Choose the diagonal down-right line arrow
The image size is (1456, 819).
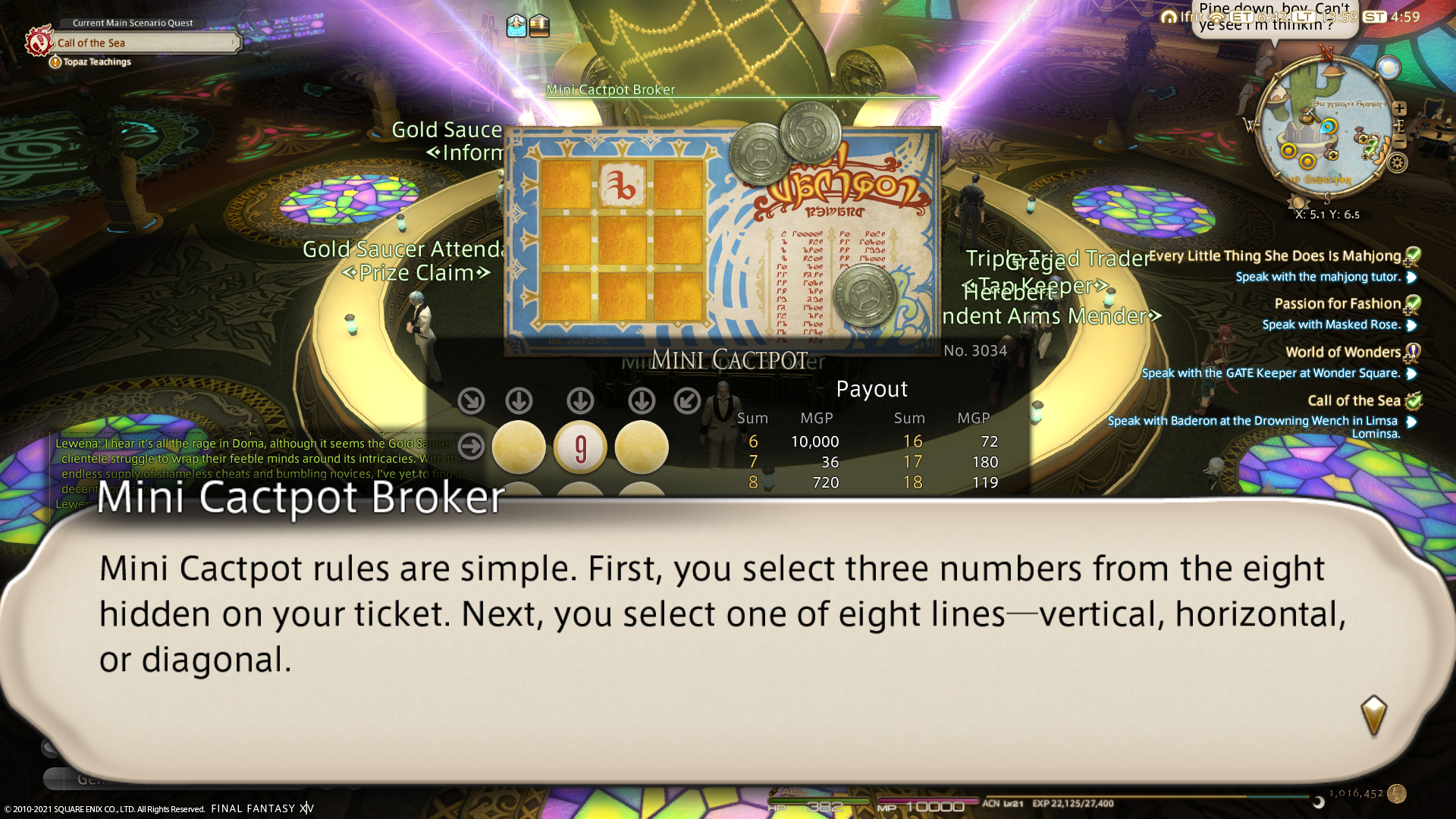(x=471, y=400)
